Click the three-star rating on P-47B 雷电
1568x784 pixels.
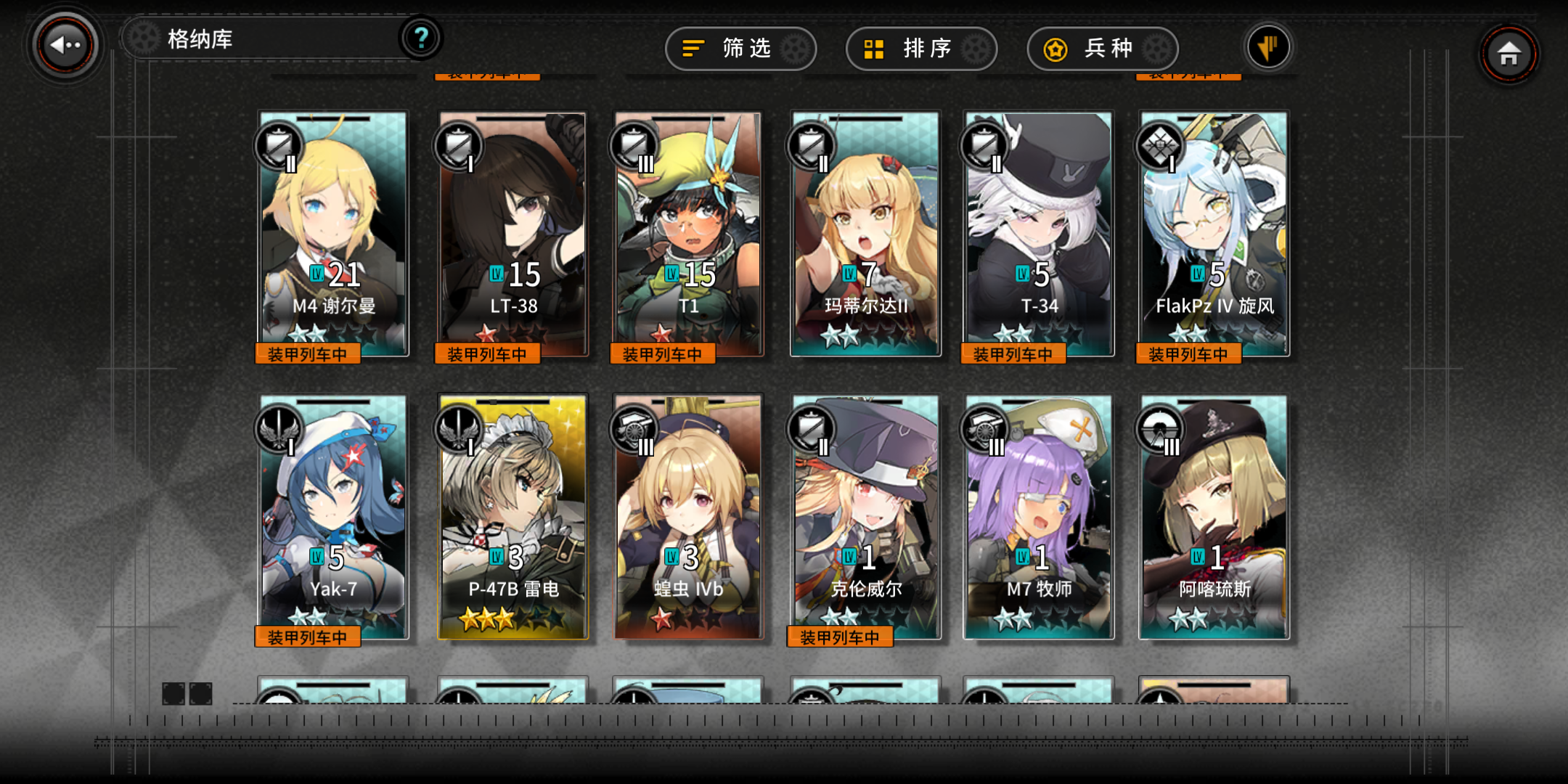point(488,618)
